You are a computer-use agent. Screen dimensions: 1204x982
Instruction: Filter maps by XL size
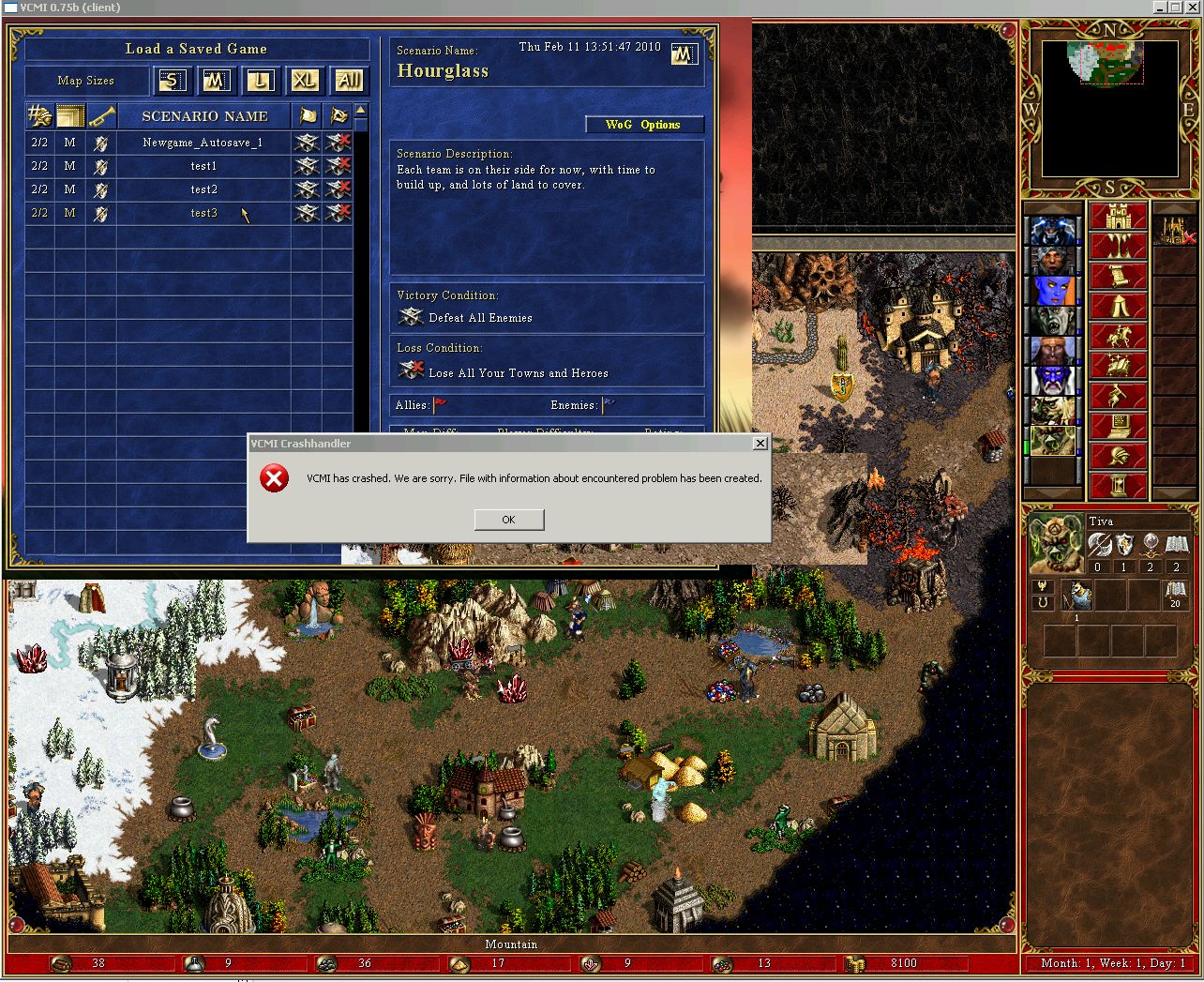[x=304, y=81]
